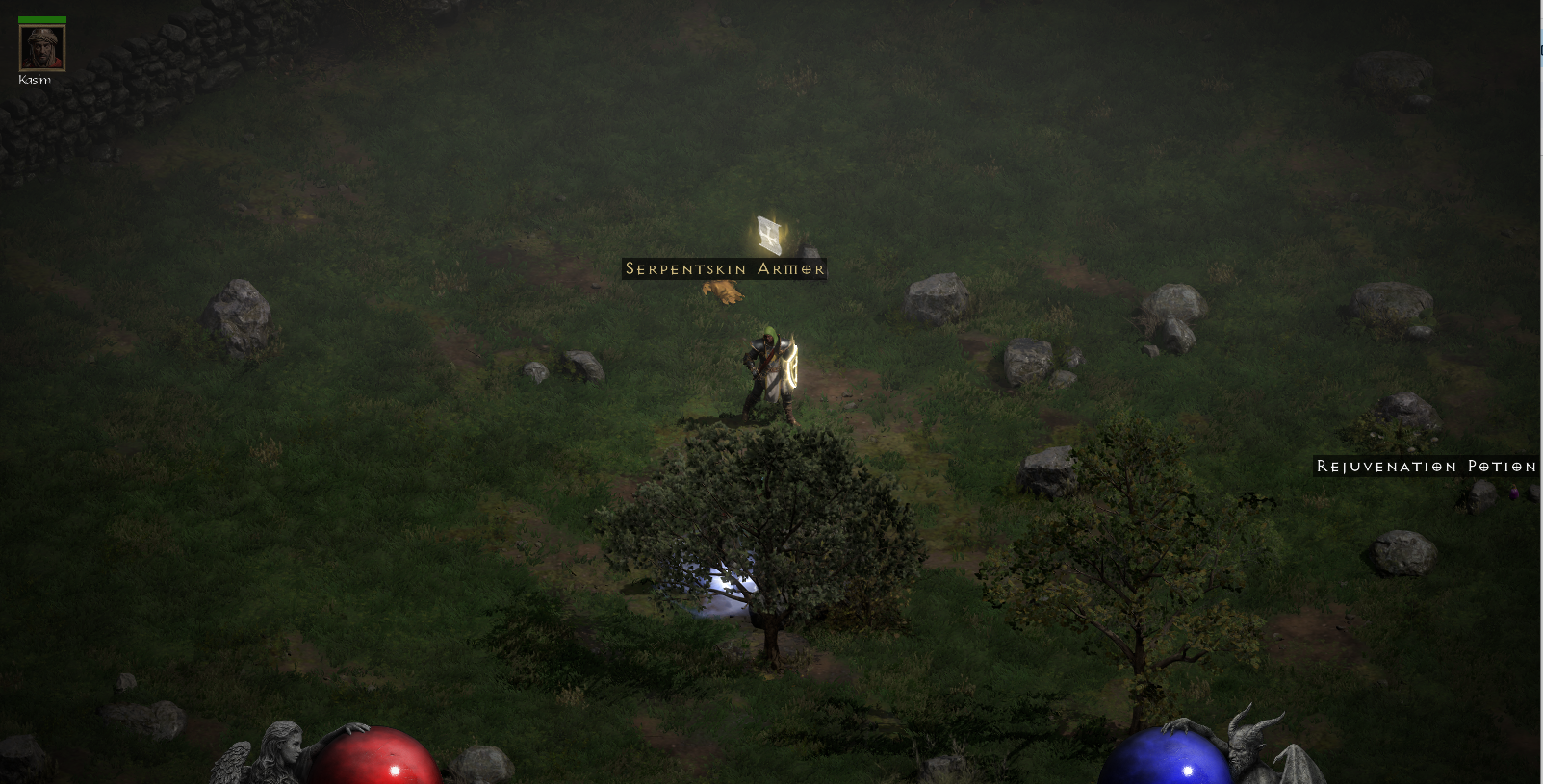Click the boulder left of the Rejuvenation Potion

point(1481,496)
